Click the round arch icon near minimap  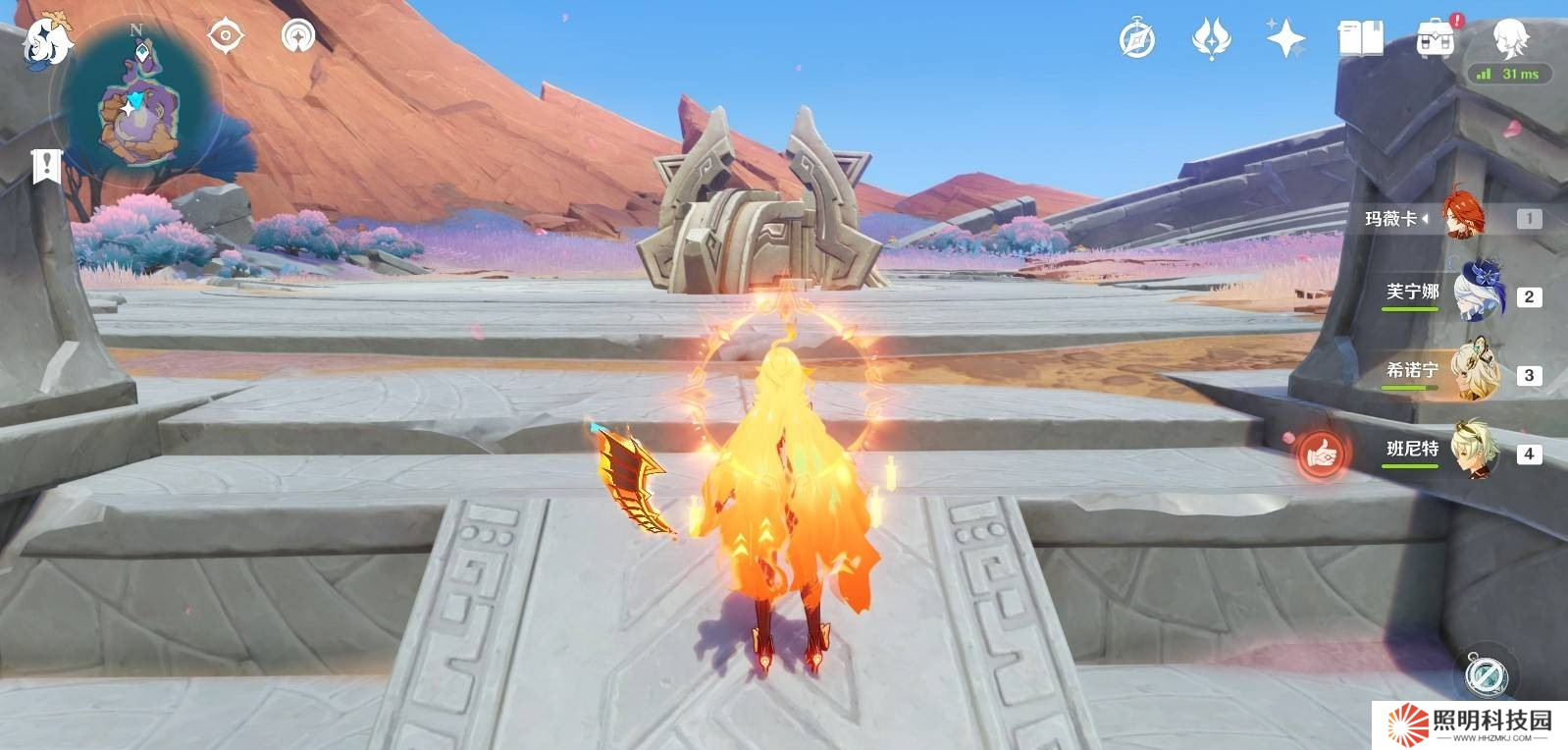coord(297,37)
